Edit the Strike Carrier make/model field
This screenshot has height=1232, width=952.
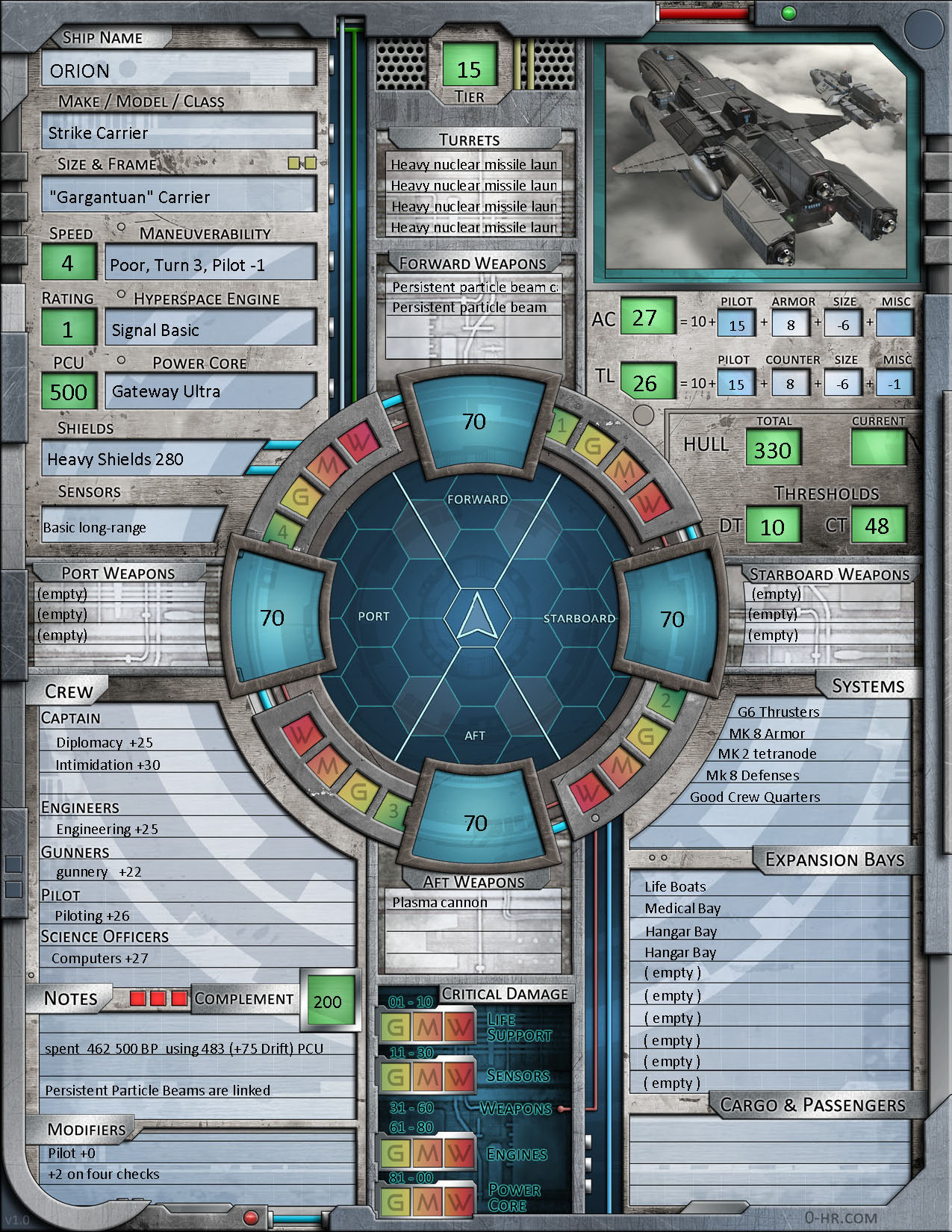[178, 133]
